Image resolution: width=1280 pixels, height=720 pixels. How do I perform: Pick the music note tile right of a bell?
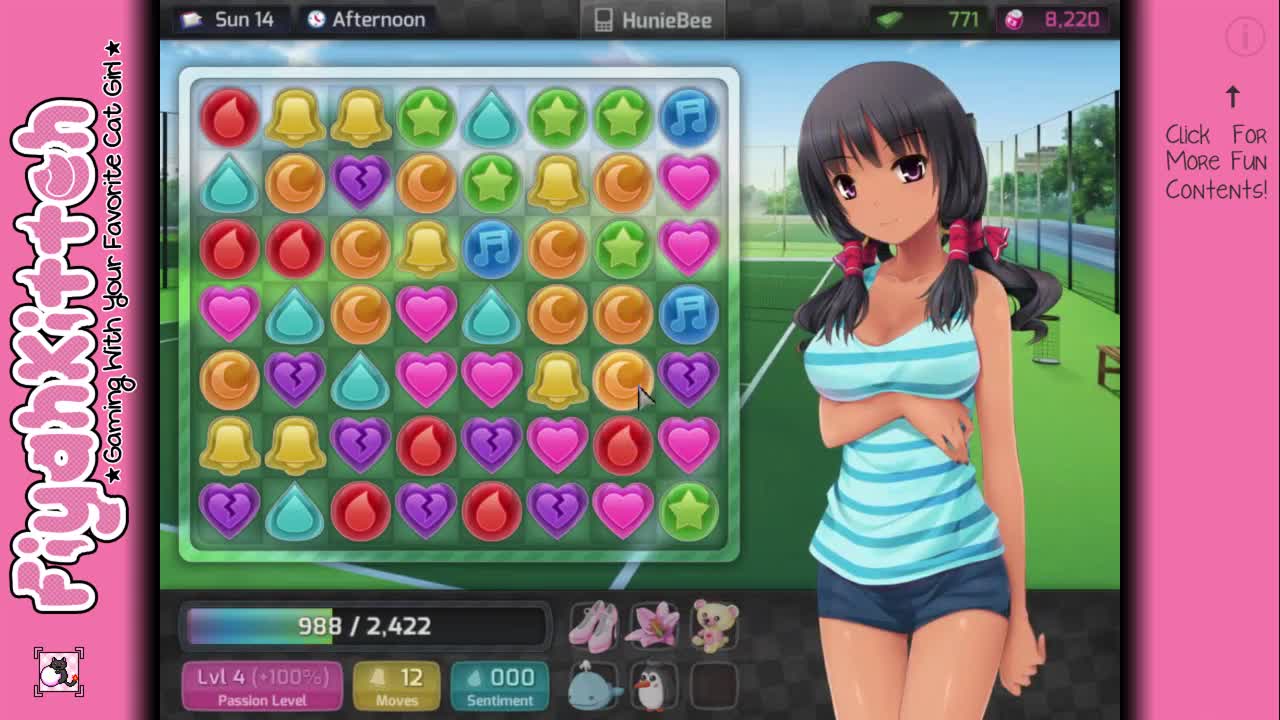point(491,248)
